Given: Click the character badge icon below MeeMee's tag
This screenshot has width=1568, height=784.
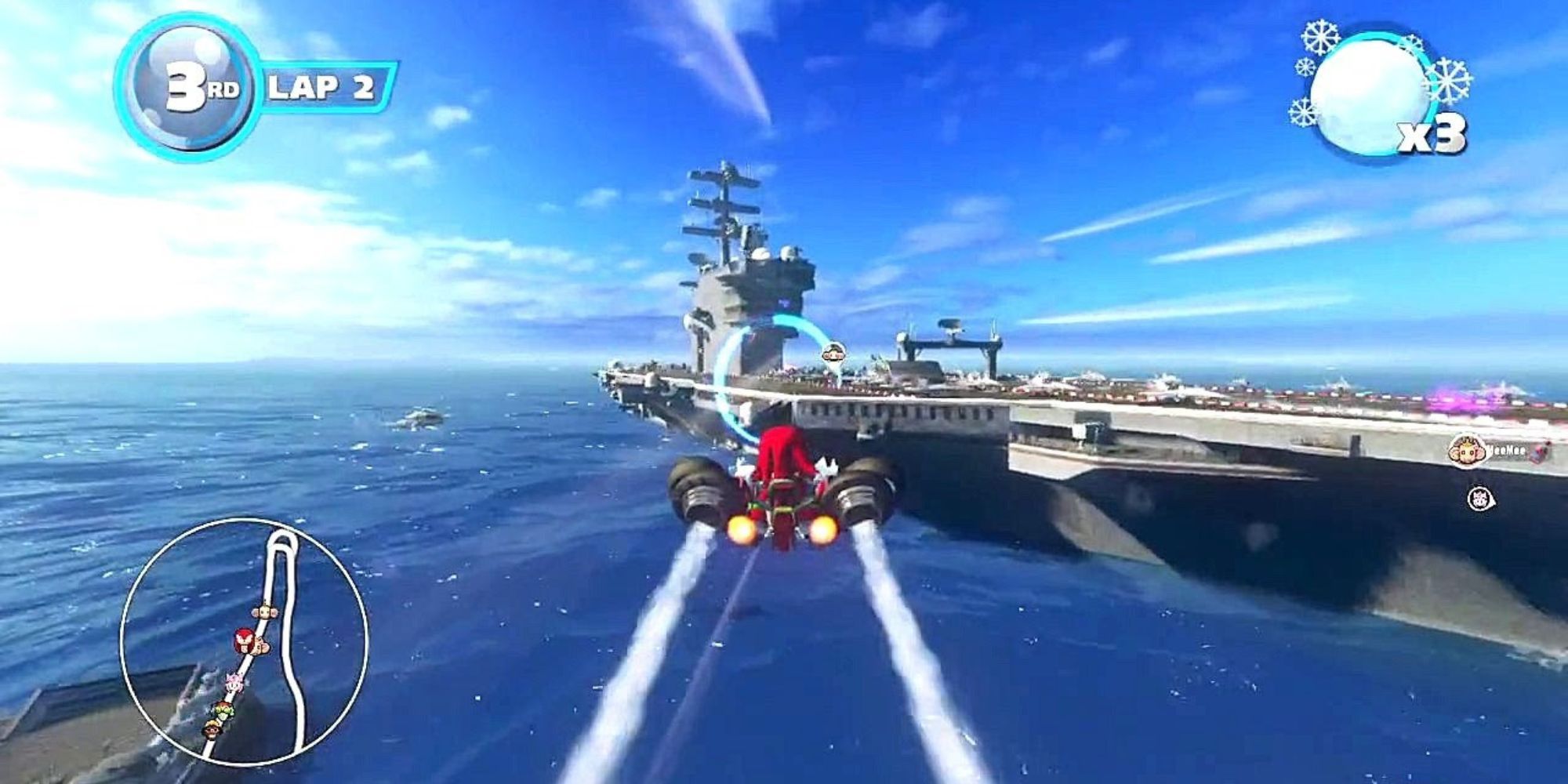Looking at the screenshot, I should 1480,499.
